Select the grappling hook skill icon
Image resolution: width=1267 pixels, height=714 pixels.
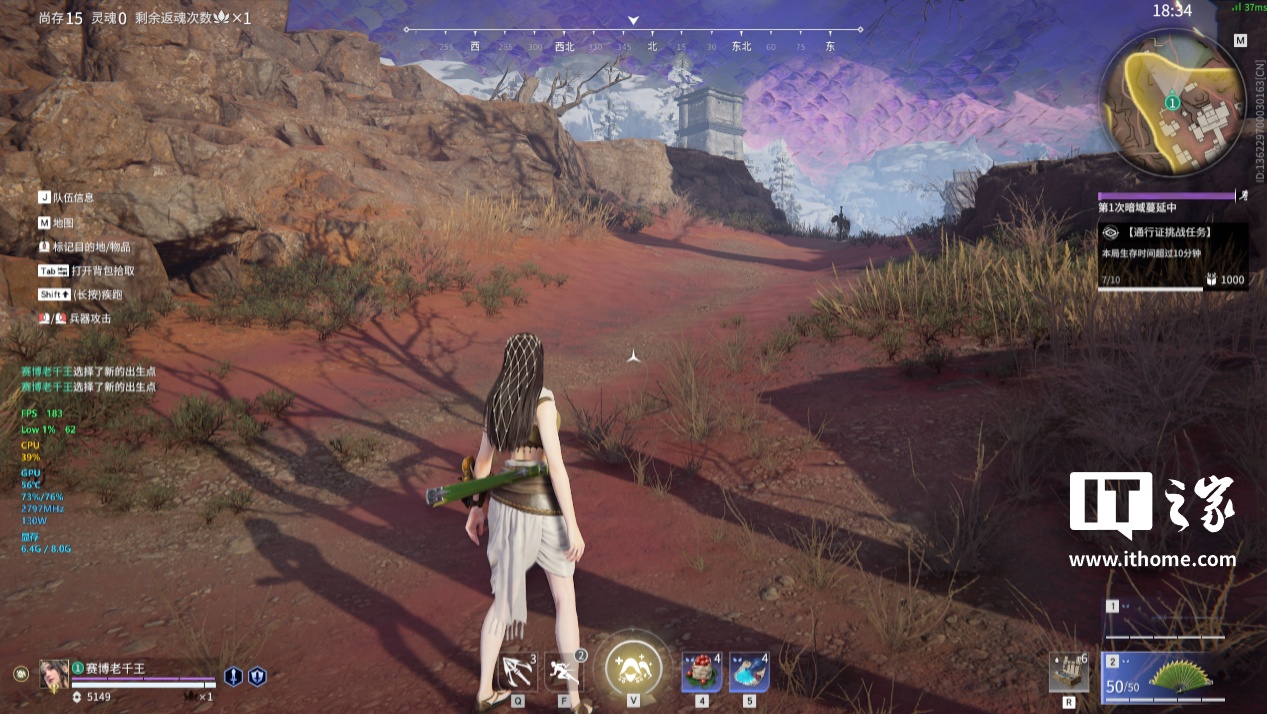click(518, 671)
